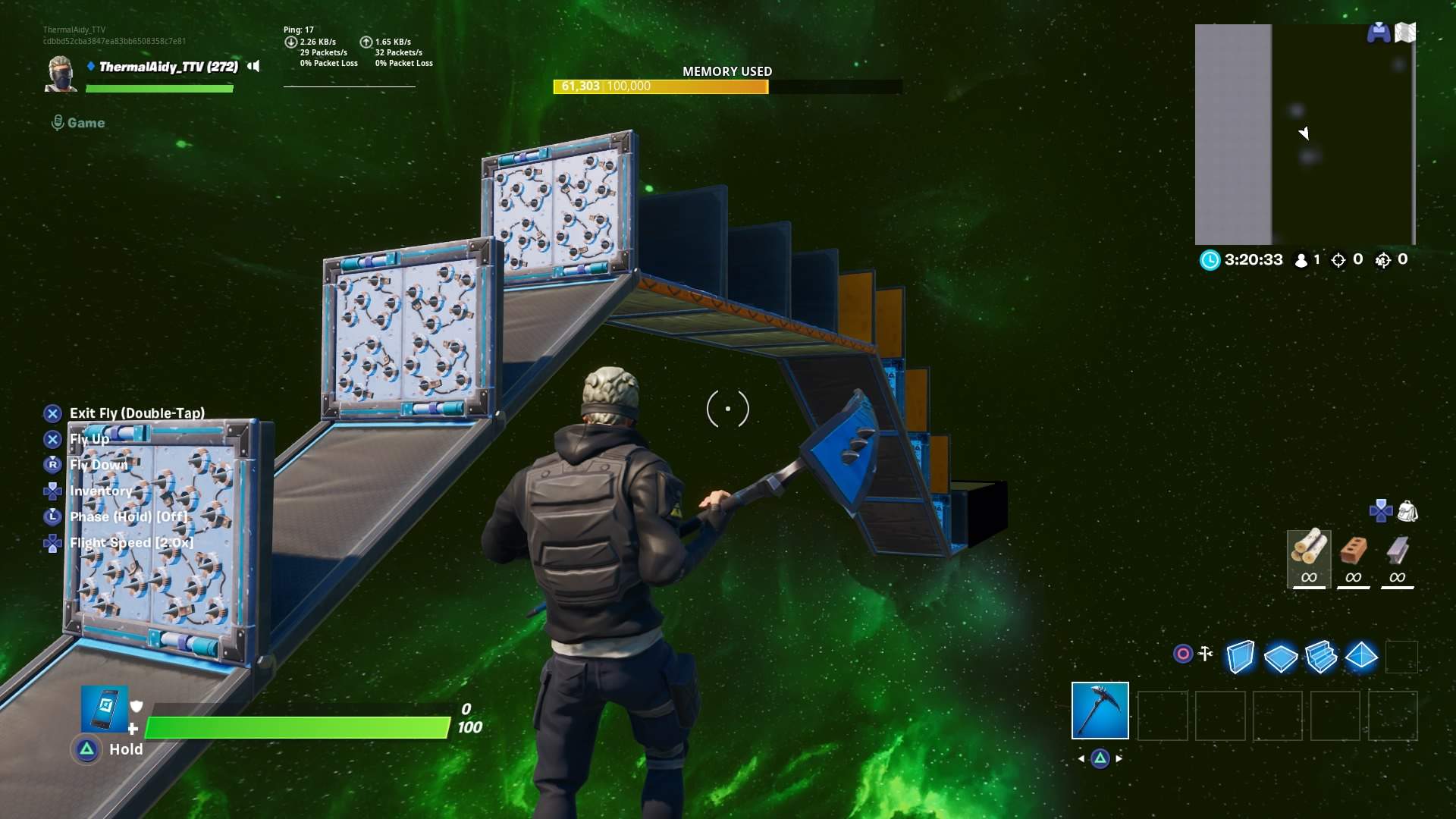Open the minimap
The image size is (1456, 819).
1304,134
